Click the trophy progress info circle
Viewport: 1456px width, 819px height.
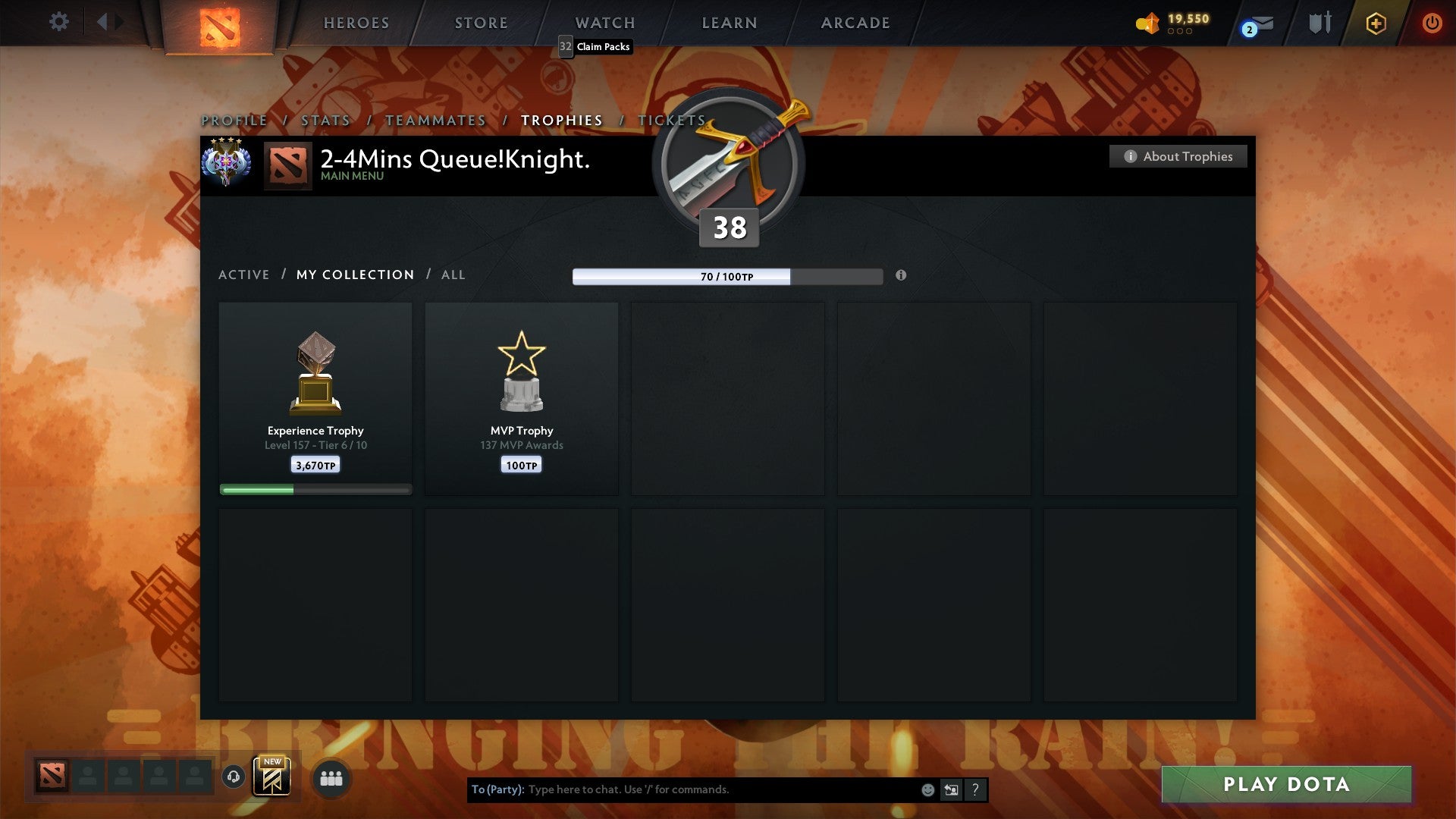click(x=901, y=277)
